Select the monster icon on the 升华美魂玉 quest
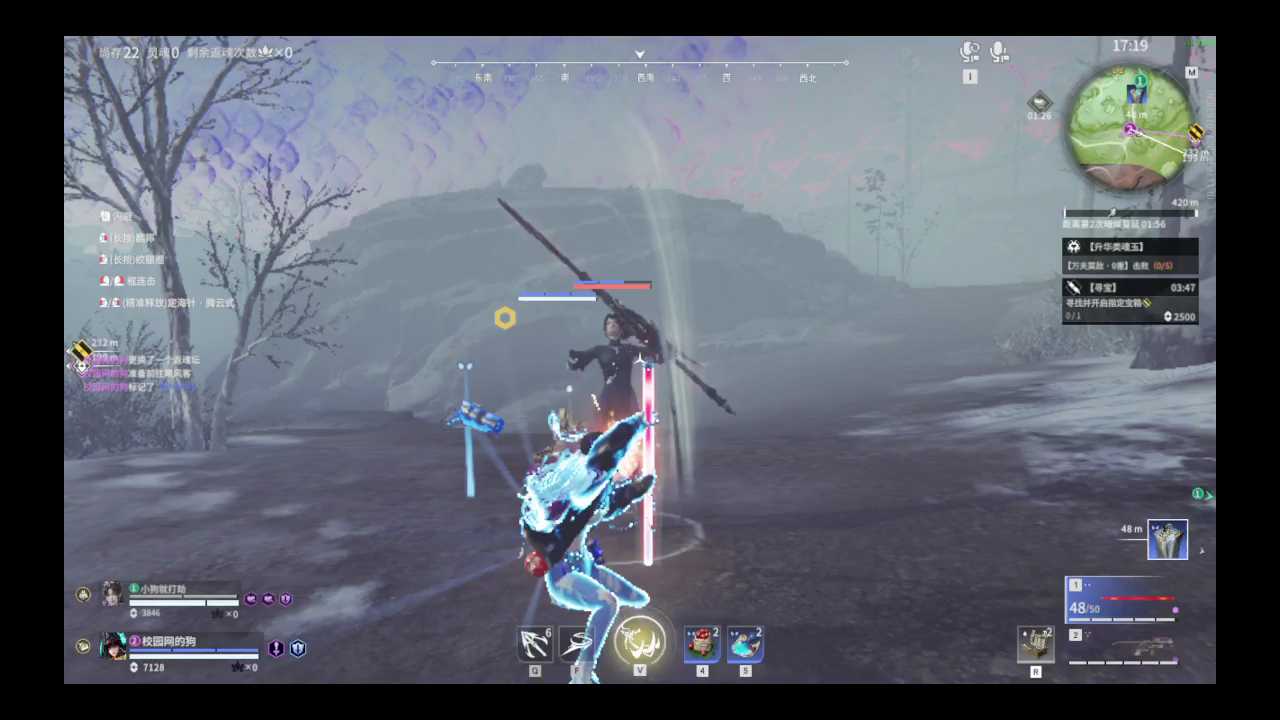Image resolution: width=1280 pixels, height=720 pixels. (x=1074, y=248)
